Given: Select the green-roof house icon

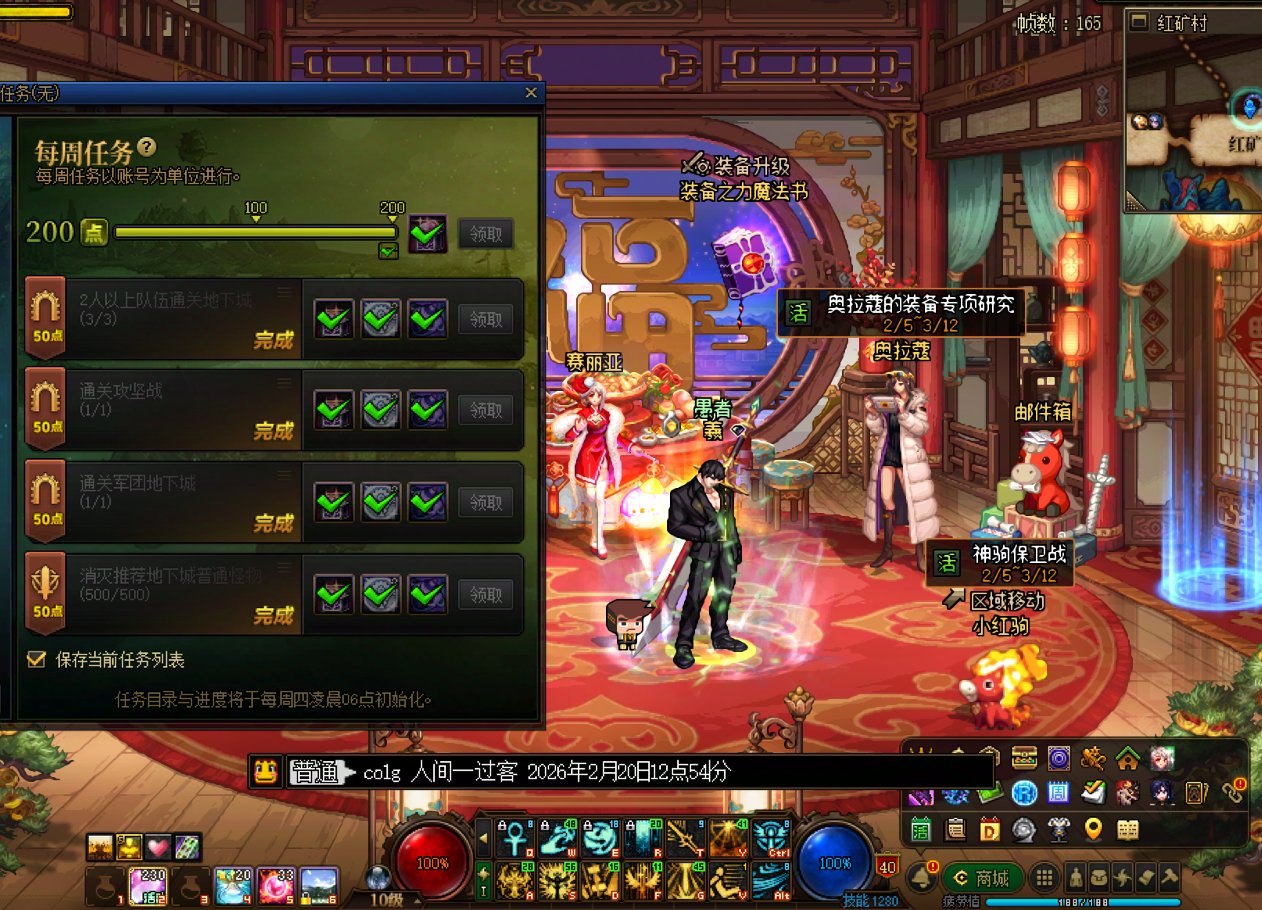Looking at the screenshot, I should click(1127, 759).
